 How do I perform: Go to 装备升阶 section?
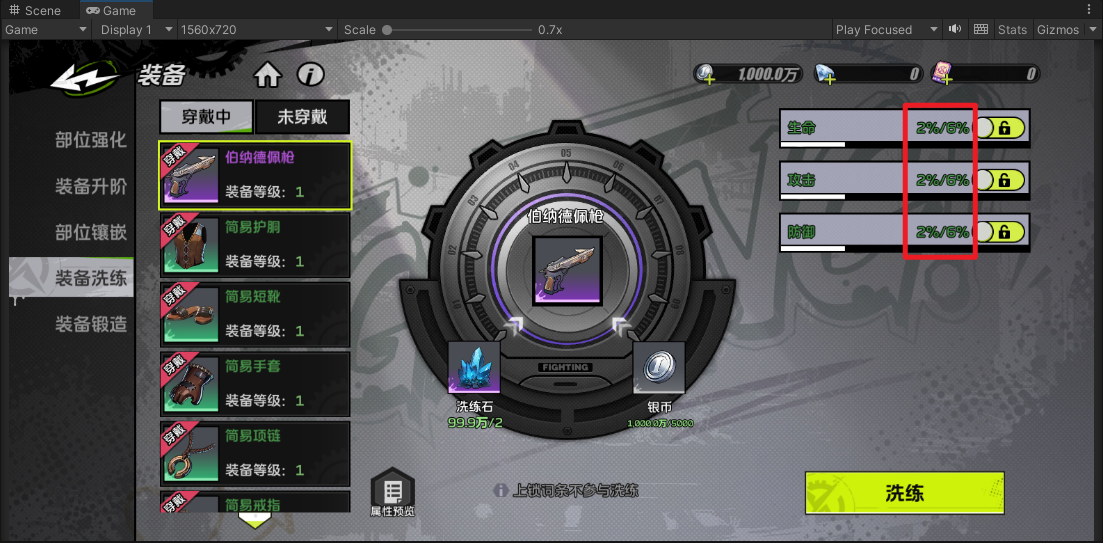(x=90, y=186)
